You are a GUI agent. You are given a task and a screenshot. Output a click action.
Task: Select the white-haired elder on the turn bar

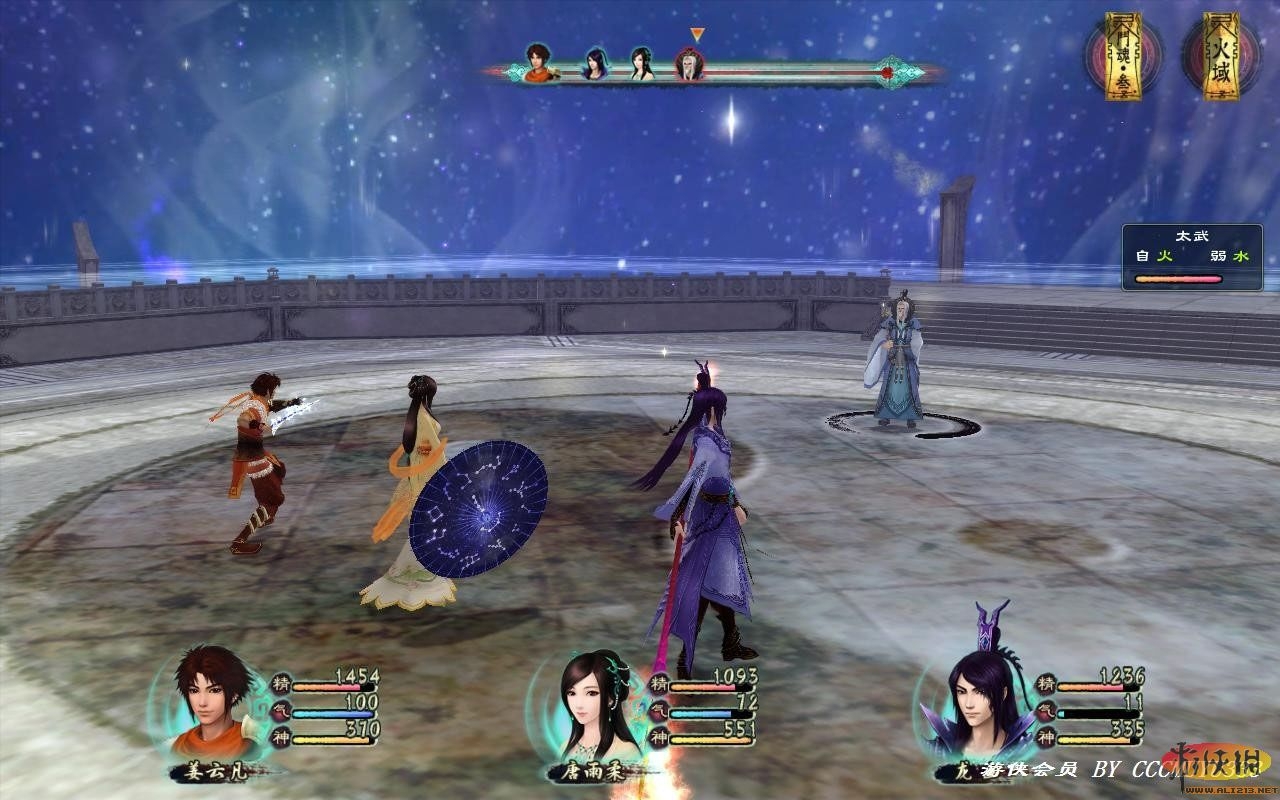click(x=690, y=66)
